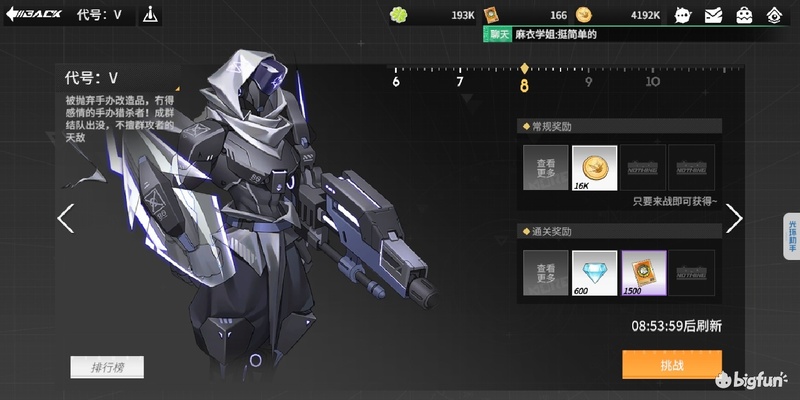This screenshot has width=800, height=400.
Task: Open the 排行榜 leaderboard
Action: pyautogui.click(x=107, y=367)
